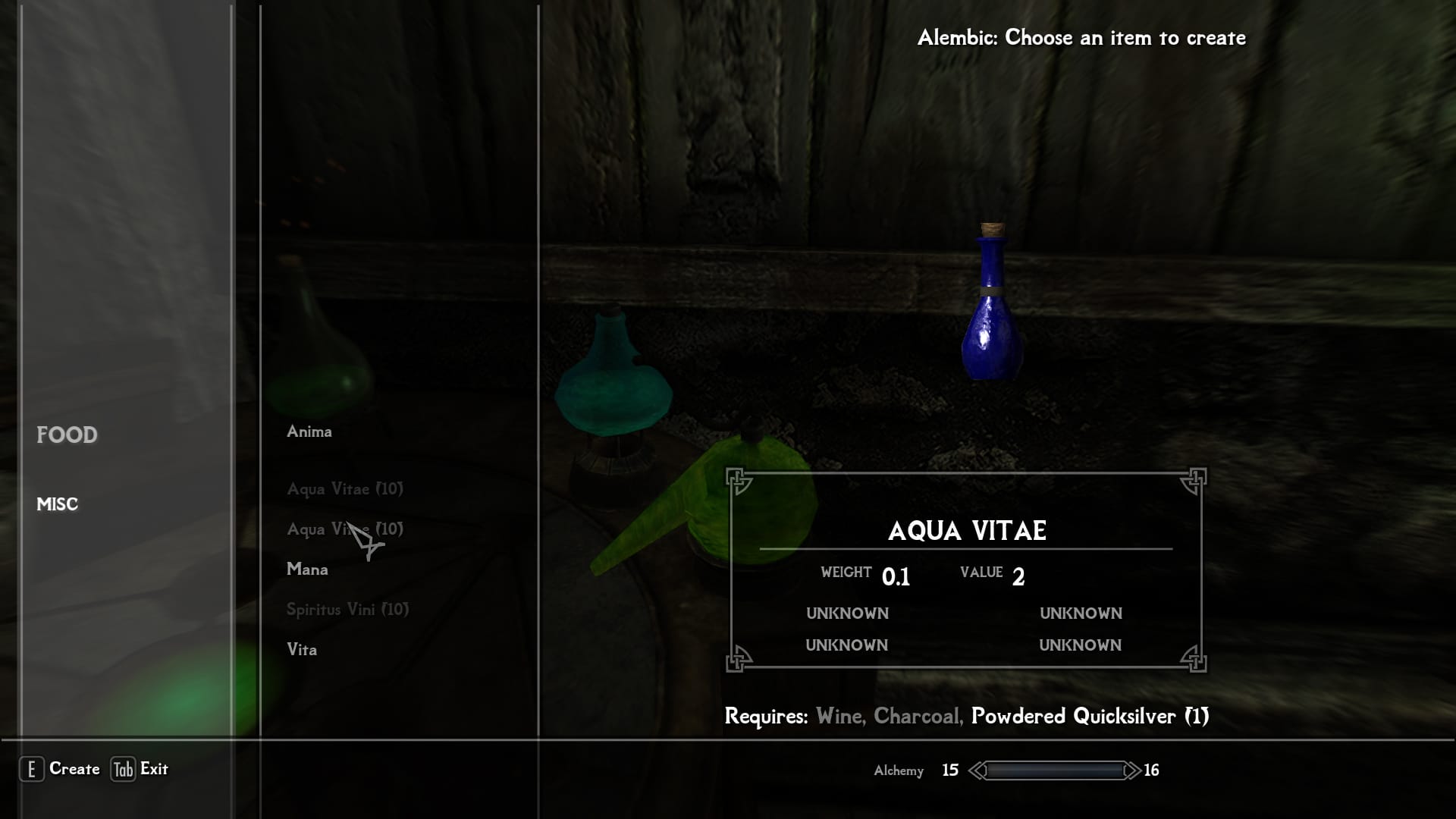Switch to the FOOD category

(x=67, y=435)
